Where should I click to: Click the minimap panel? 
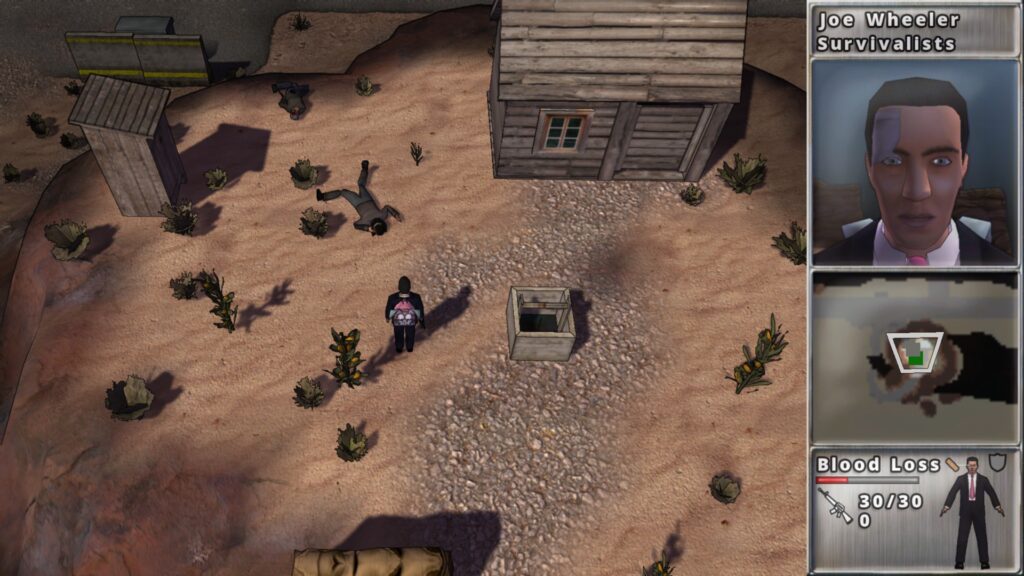pos(915,359)
